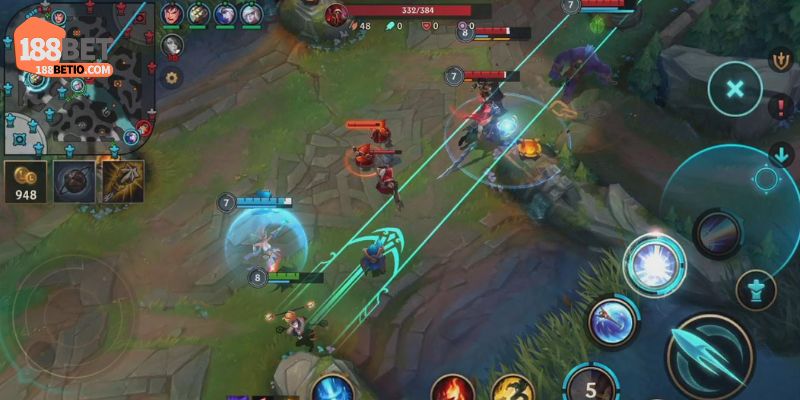The width and height of the screenshot is (800, 400).
Task: Select the ability on cooldown showing 5
Action: [592, 385]
